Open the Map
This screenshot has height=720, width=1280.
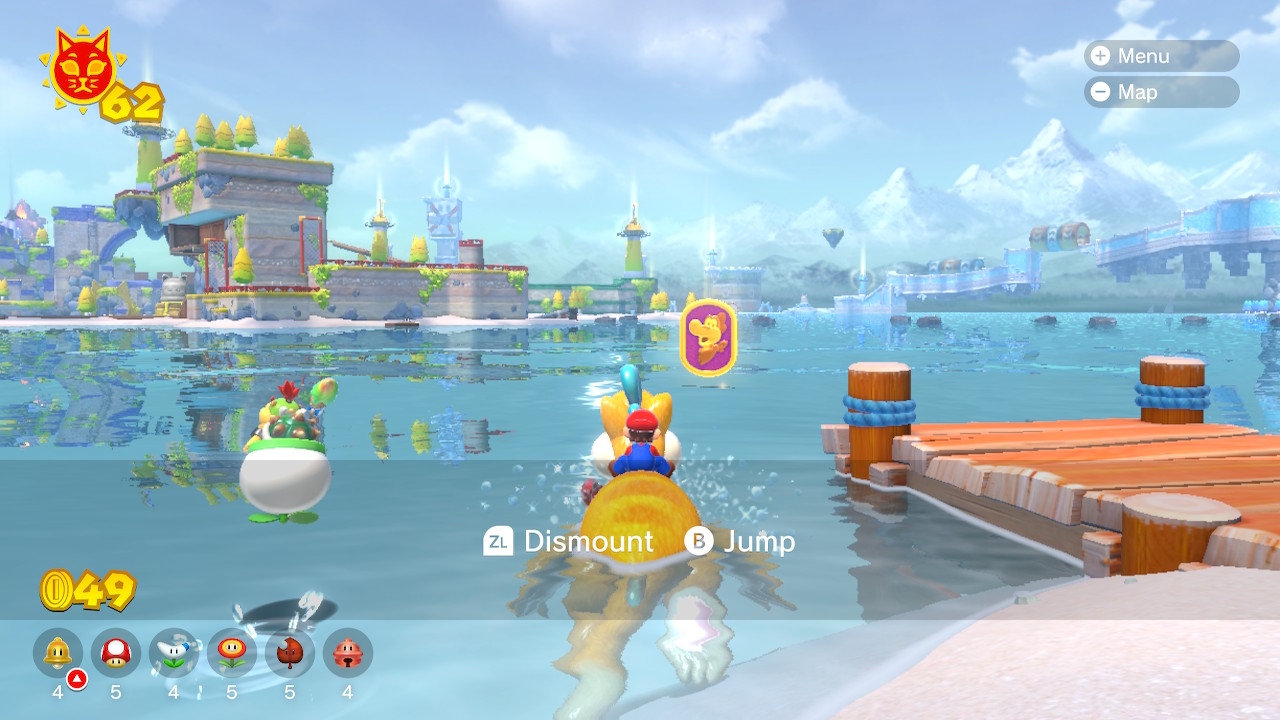[x=1160, y=92]
